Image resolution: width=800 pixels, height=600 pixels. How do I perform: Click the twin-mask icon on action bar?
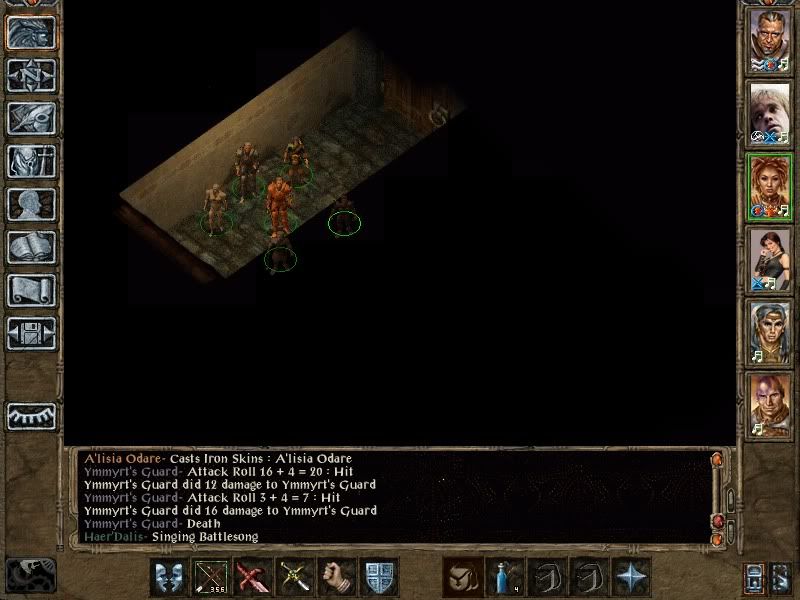pyautogui.click(x=169, y=578)
